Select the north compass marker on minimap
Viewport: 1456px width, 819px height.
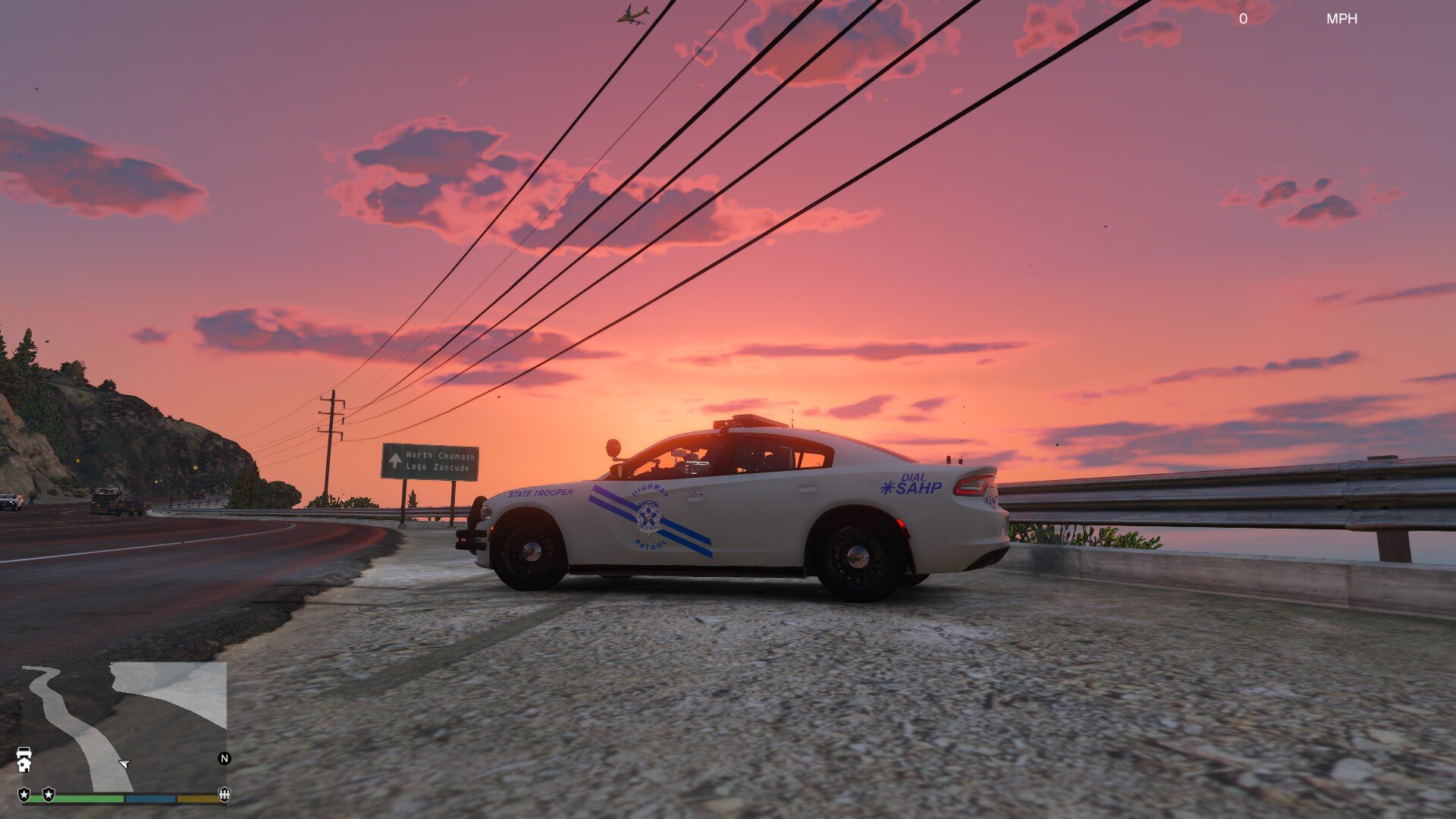(x=224, y=758)
